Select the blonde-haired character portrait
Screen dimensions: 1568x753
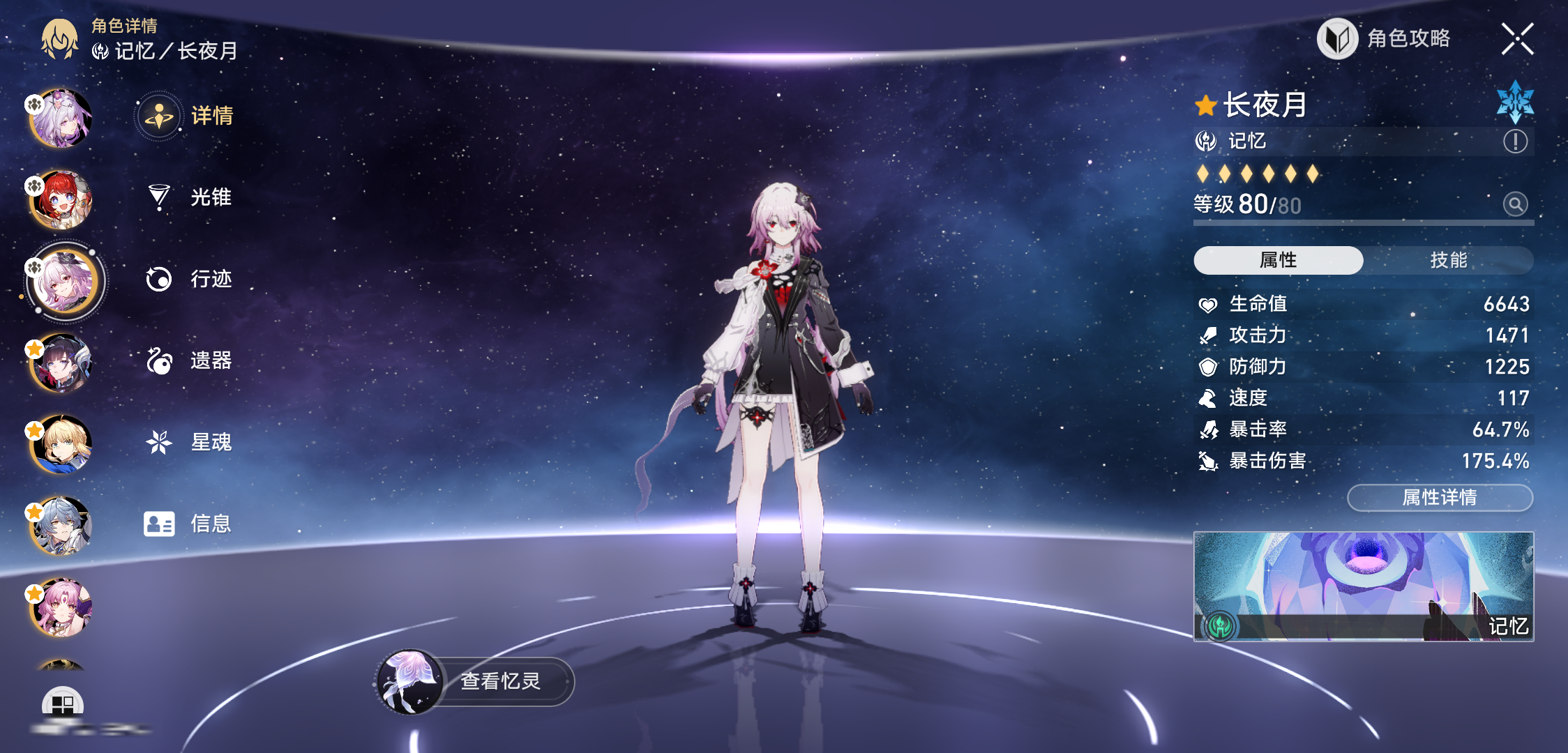[x=61, y=445]
